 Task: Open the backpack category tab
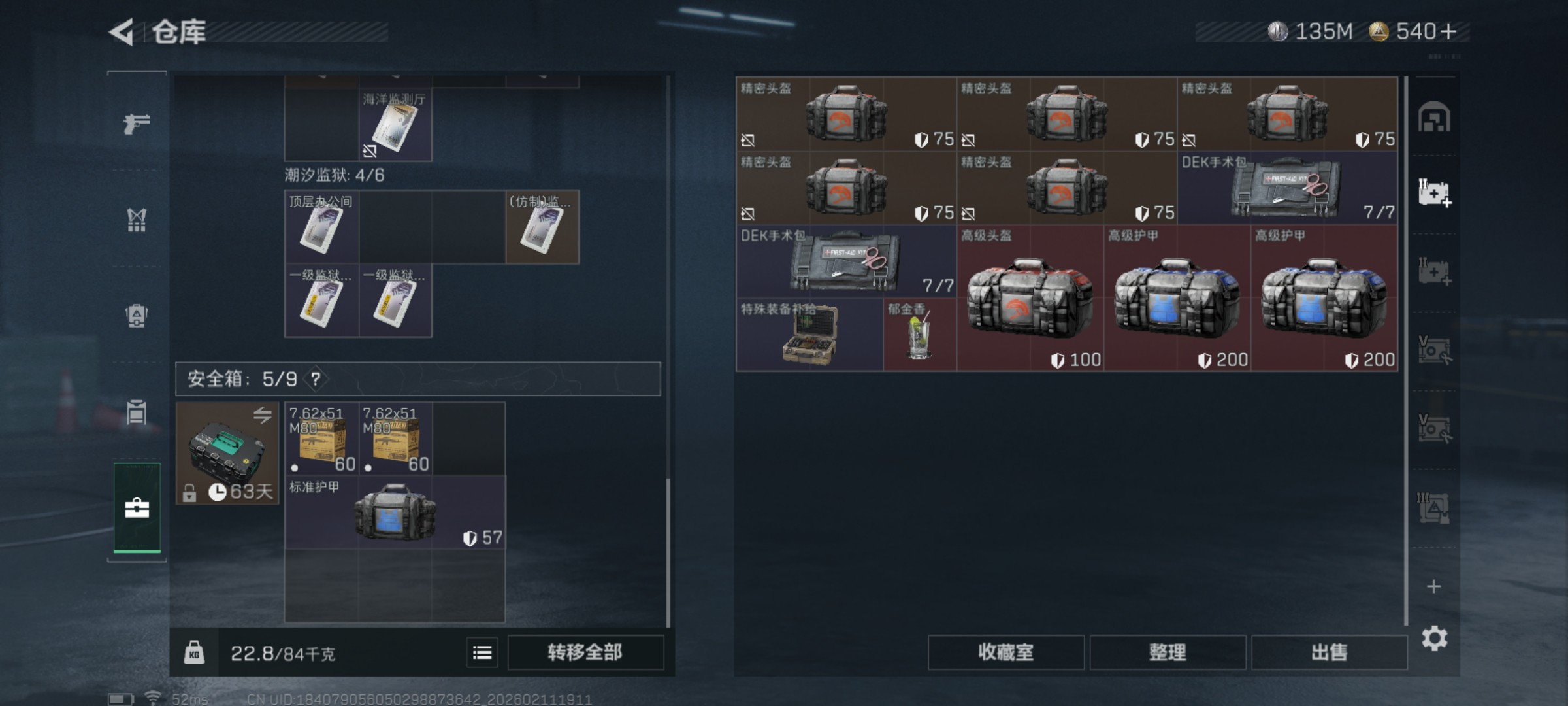point(137,316)
